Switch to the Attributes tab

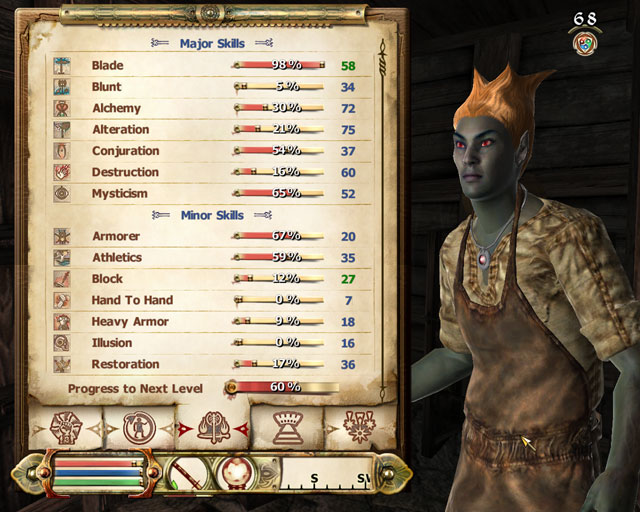[139, 428]
